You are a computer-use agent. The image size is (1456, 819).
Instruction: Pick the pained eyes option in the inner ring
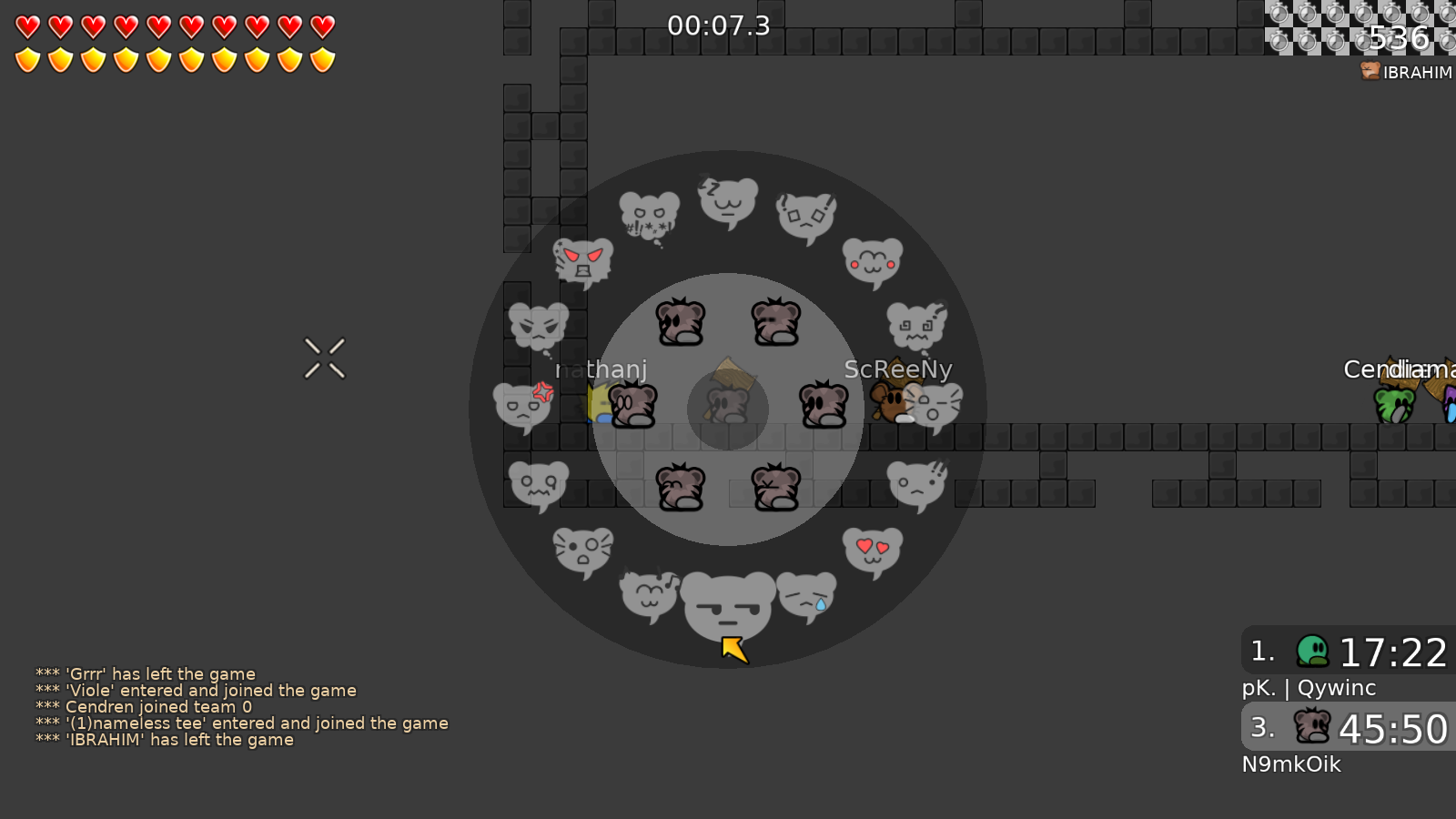point(774,487)
